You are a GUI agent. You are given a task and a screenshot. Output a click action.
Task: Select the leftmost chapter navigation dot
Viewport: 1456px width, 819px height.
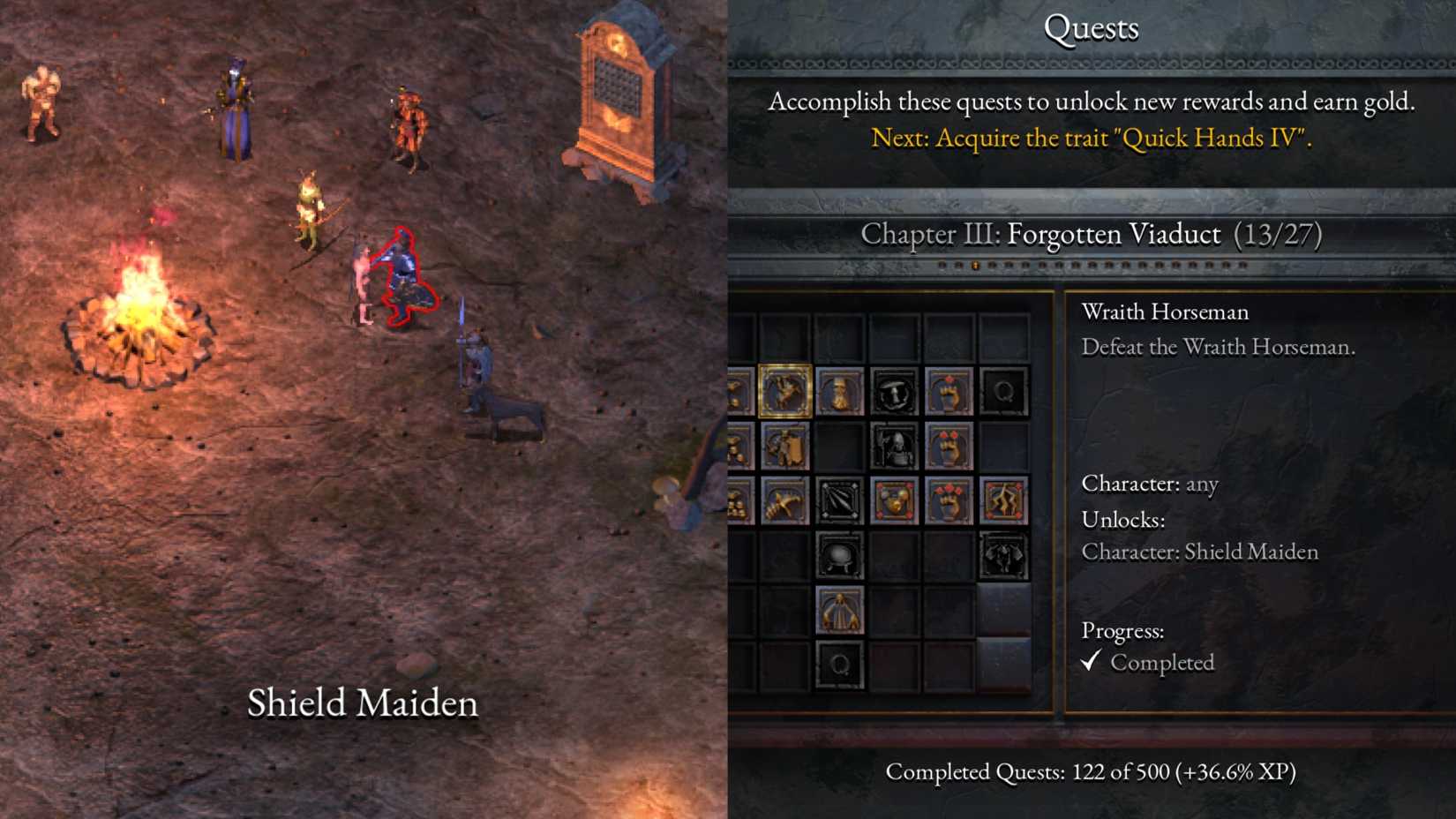coord(941,265)
